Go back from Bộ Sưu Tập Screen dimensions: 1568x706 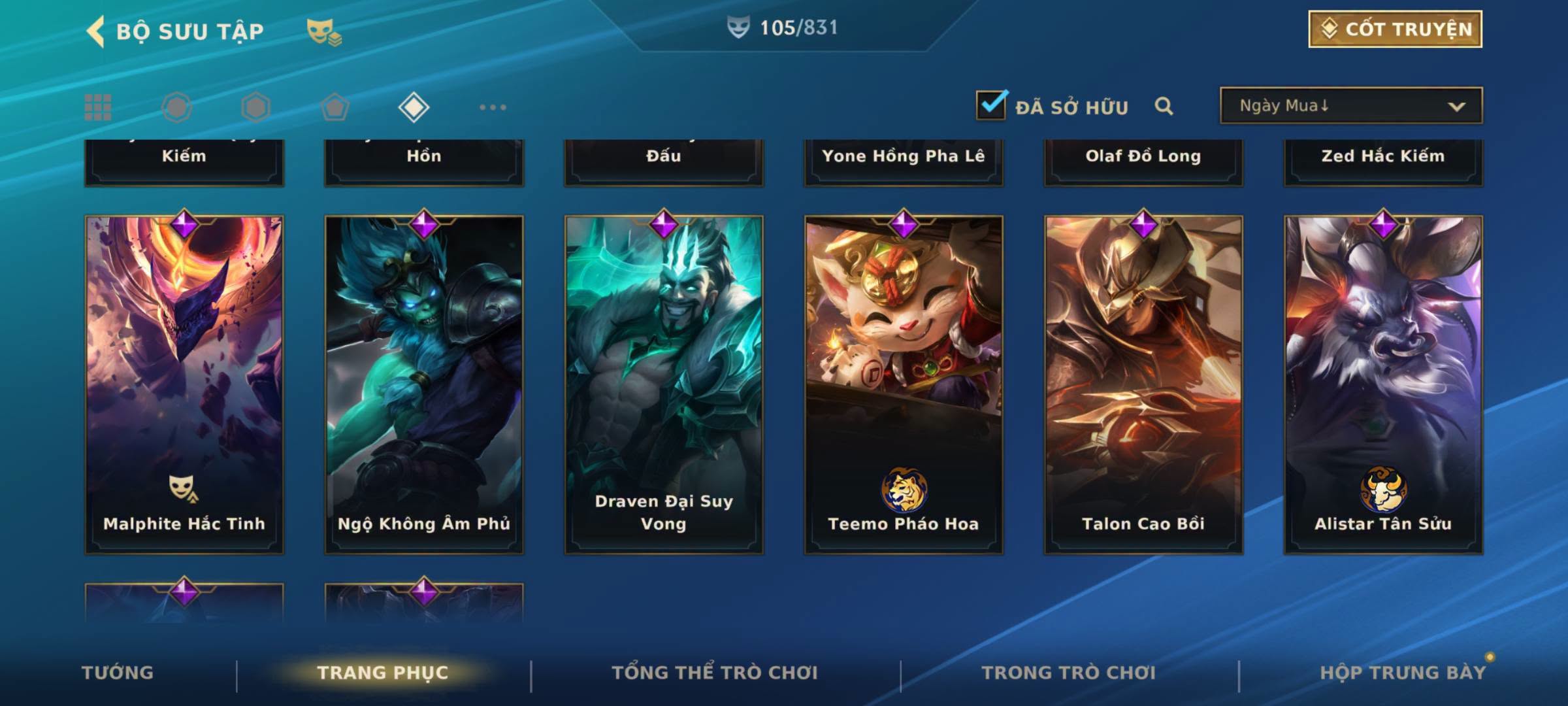(95, 31)
